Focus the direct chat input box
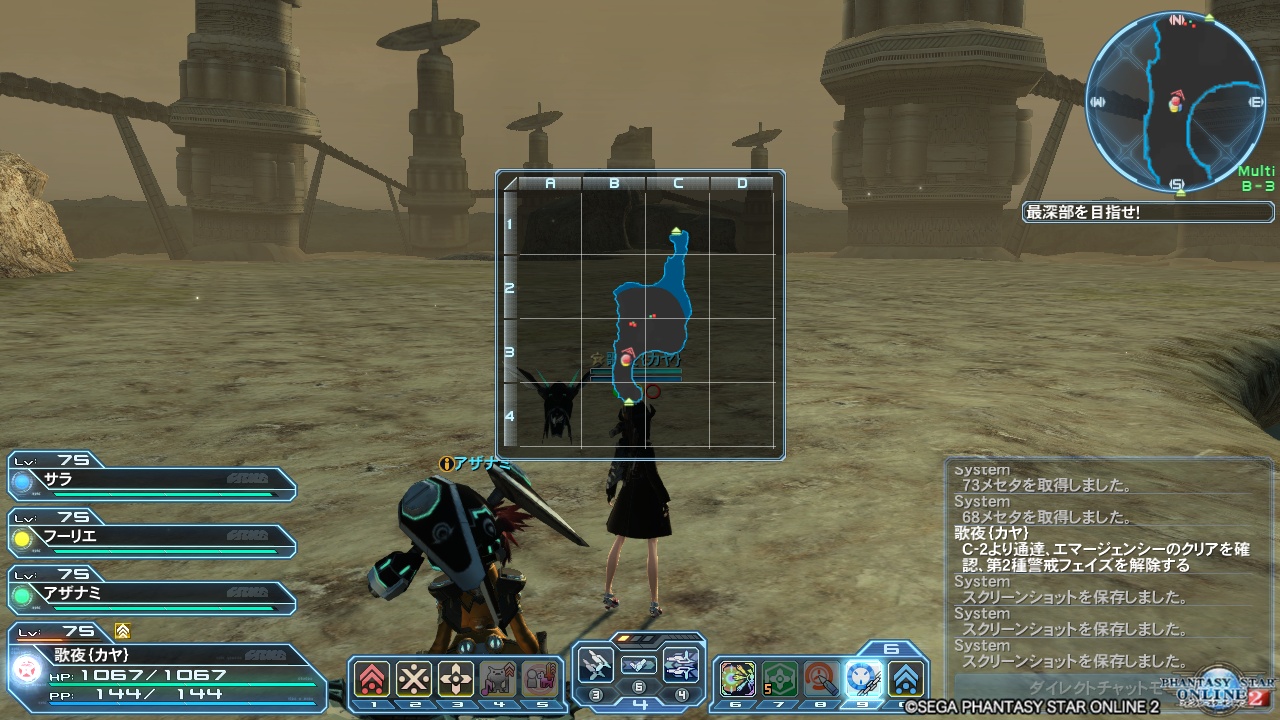The image size is (1280, 720). 1060,688
